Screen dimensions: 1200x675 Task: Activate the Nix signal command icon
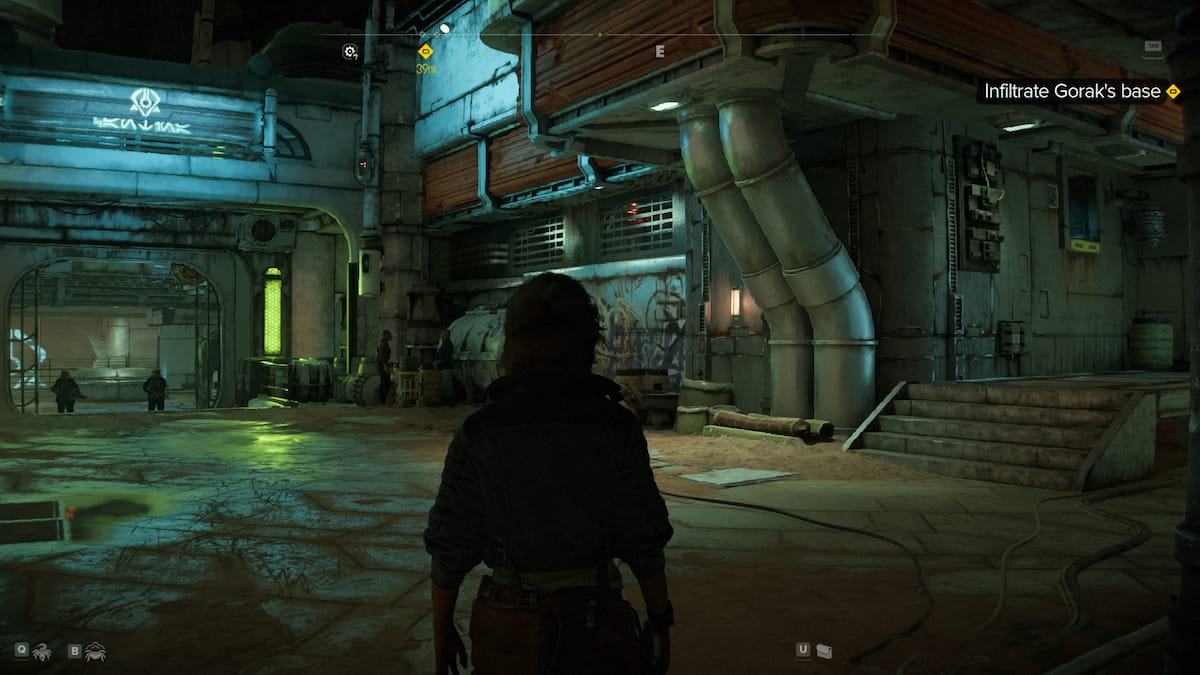(x=96, y=651)
